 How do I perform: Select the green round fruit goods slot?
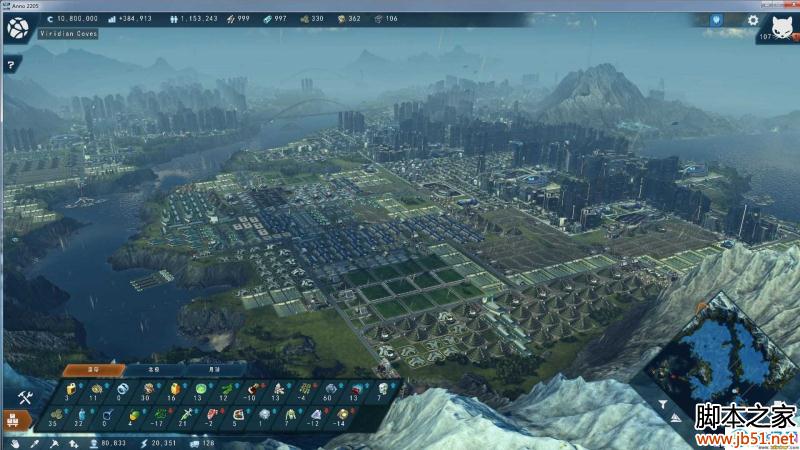click(x=200, y=388)
